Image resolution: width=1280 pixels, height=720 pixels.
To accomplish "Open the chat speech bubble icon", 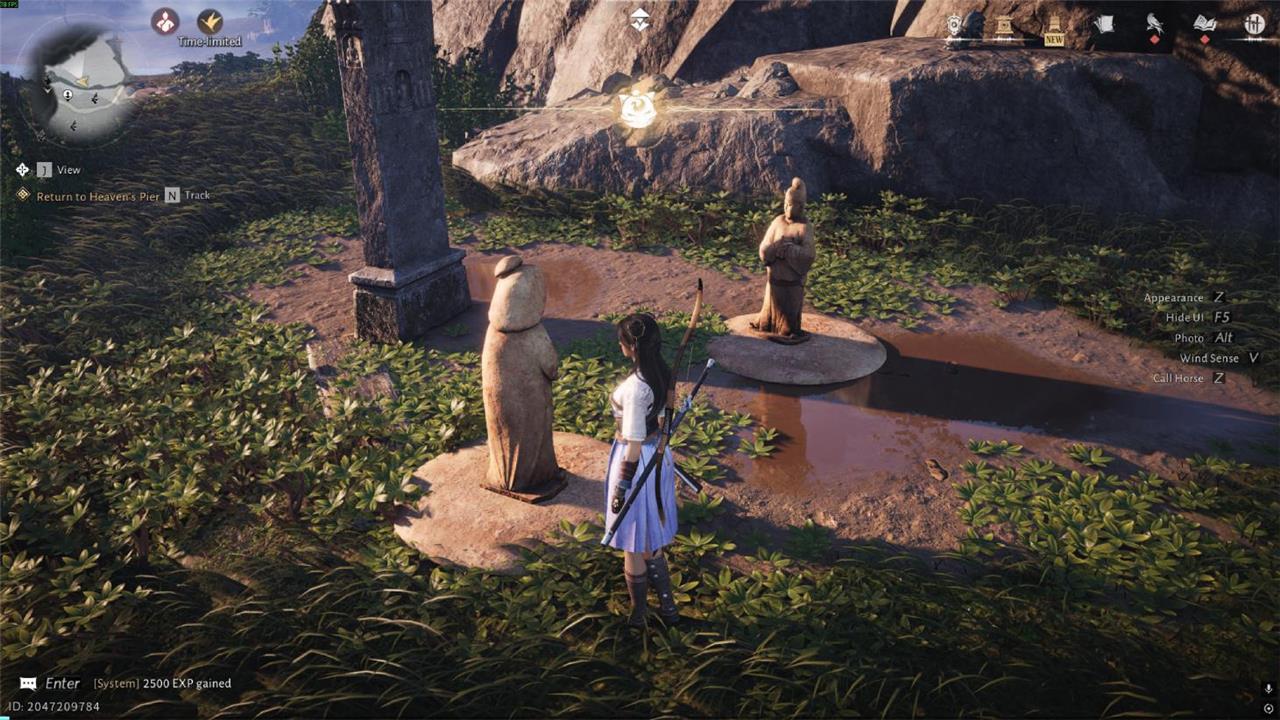I will click(28, 684).
